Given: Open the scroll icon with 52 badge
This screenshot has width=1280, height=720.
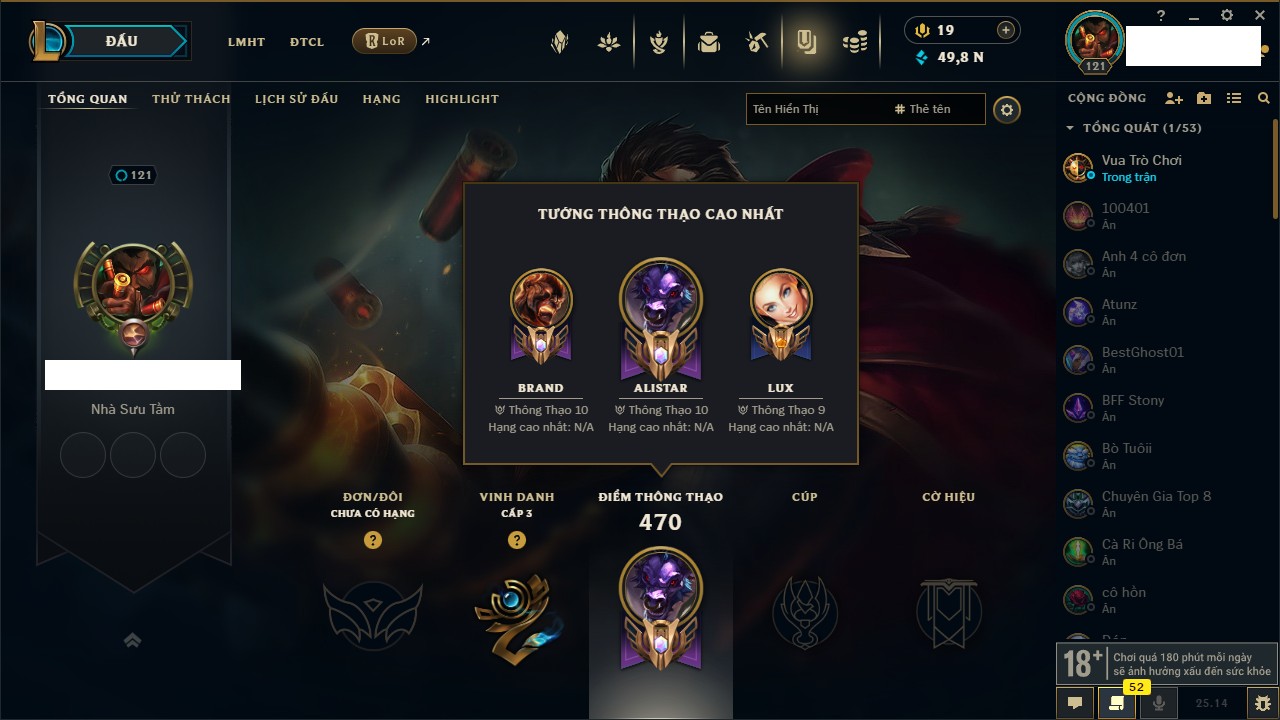Looking at the screenshot, I should coord(1117,703).
